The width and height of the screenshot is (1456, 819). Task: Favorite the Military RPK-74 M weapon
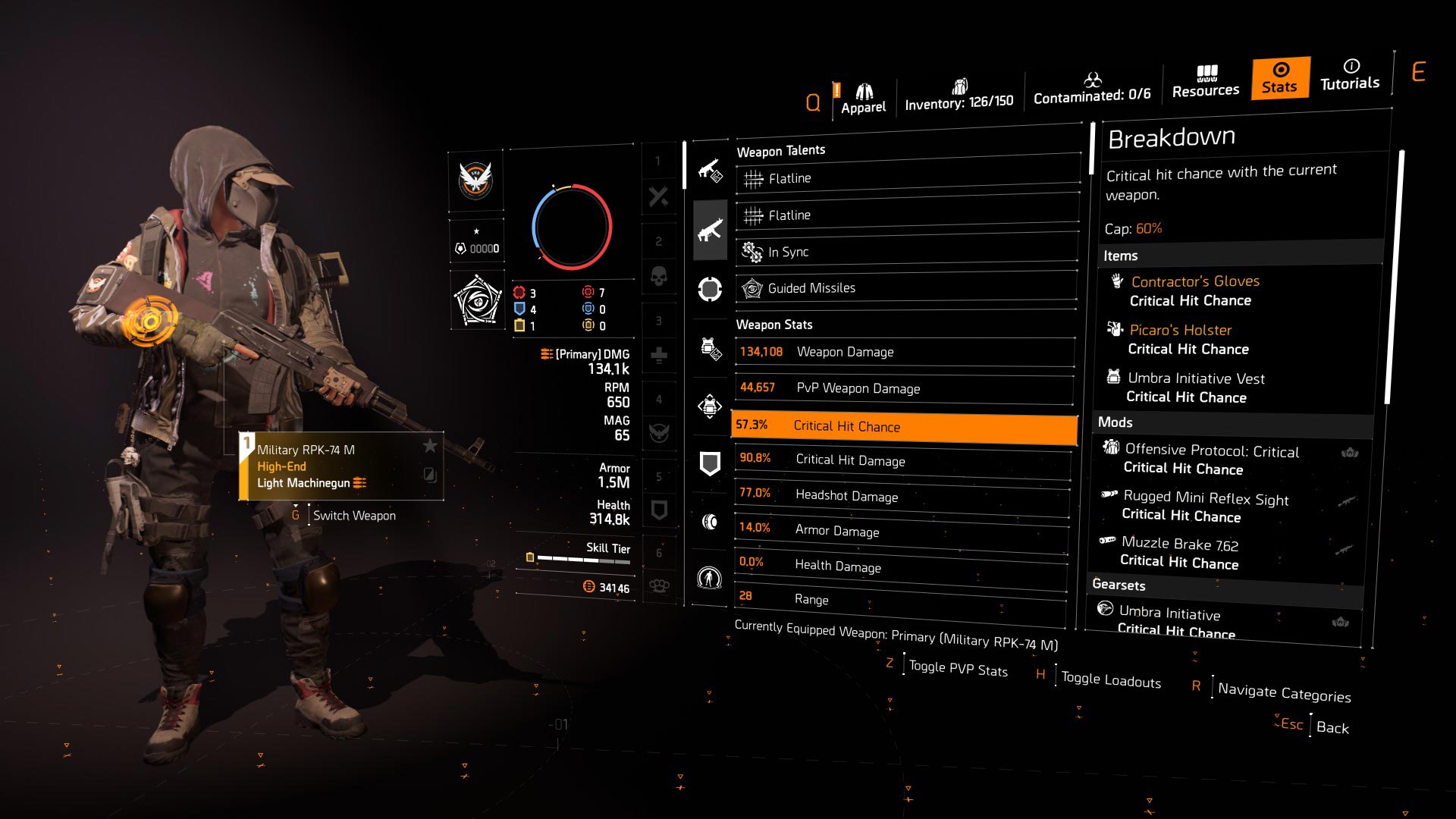click(429, 447)
